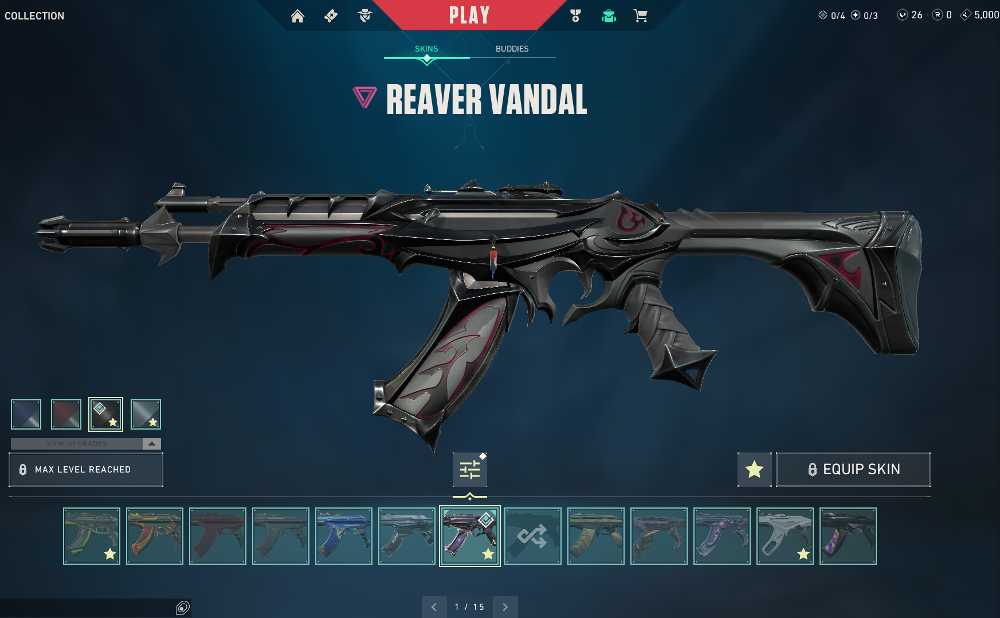The image size is (1000, 618).
Task: Choose the silver-grey variant swatch with star
Action: (x=145, y=414)
